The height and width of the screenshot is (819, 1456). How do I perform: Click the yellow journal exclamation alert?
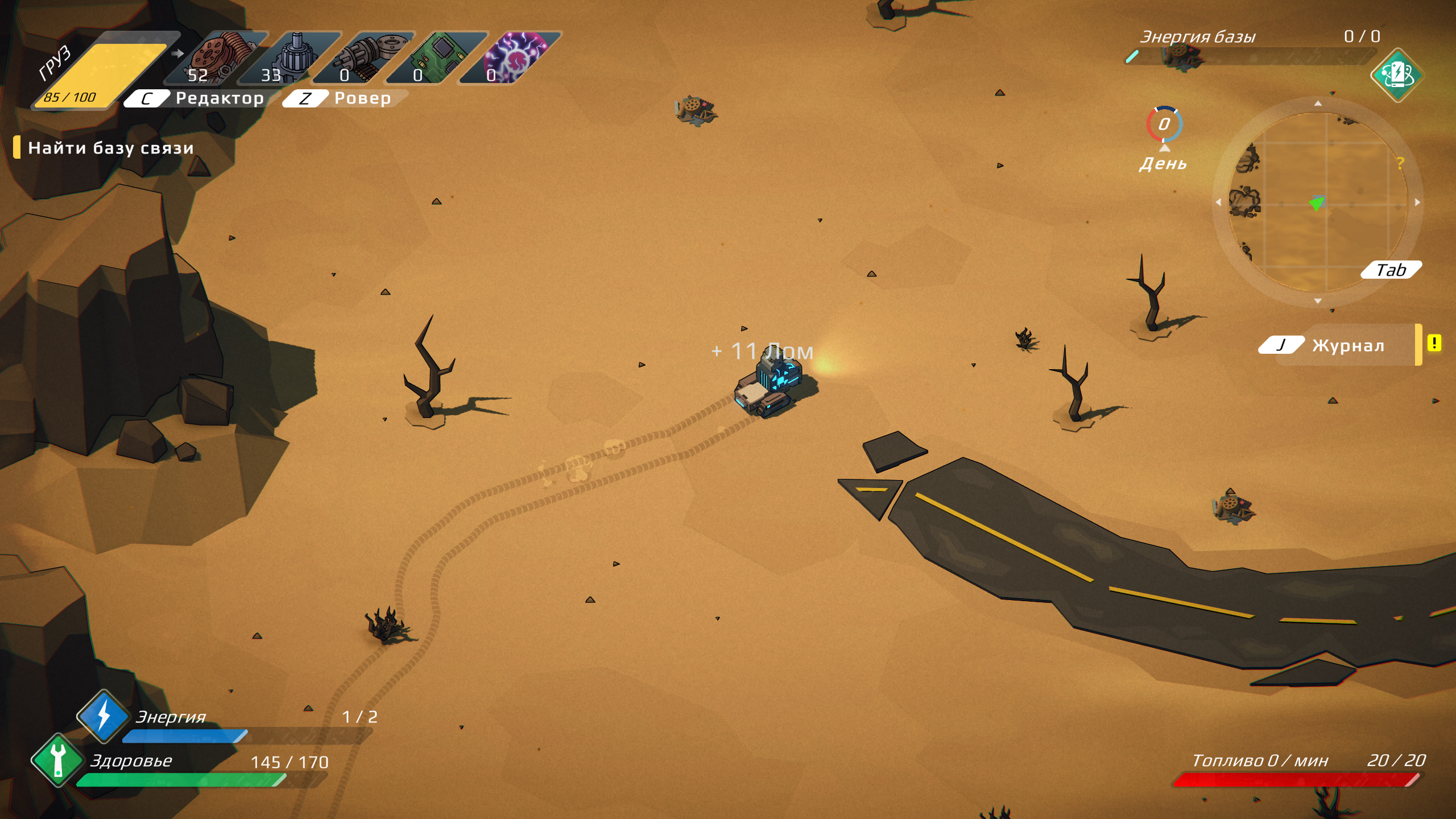[x=1434, y=344]
